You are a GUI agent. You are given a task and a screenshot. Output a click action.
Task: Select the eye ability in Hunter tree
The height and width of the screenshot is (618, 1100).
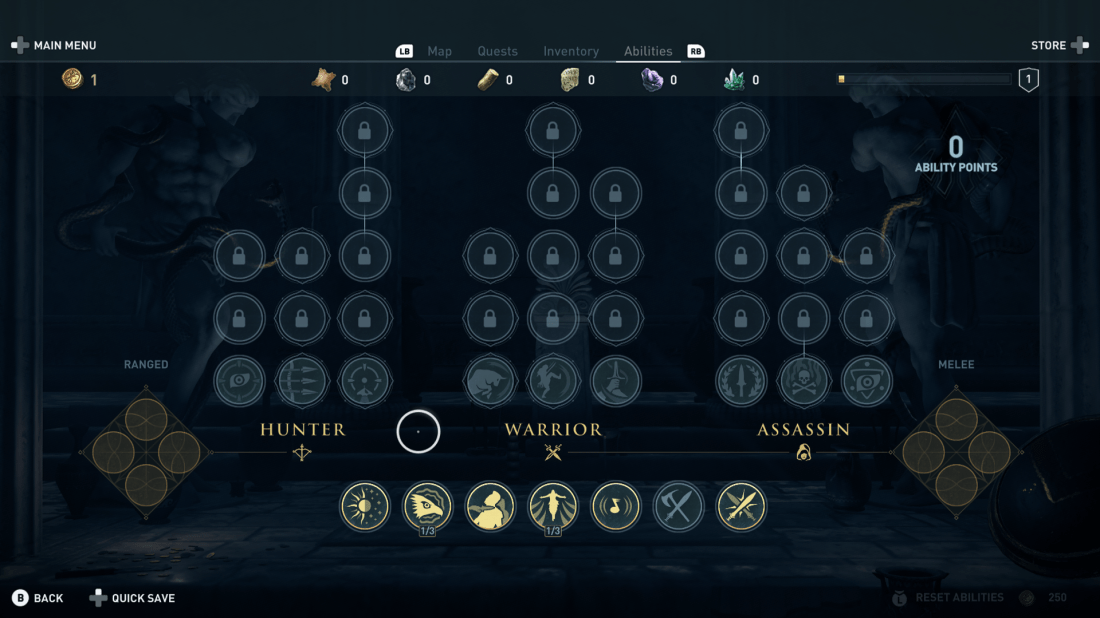239,381
